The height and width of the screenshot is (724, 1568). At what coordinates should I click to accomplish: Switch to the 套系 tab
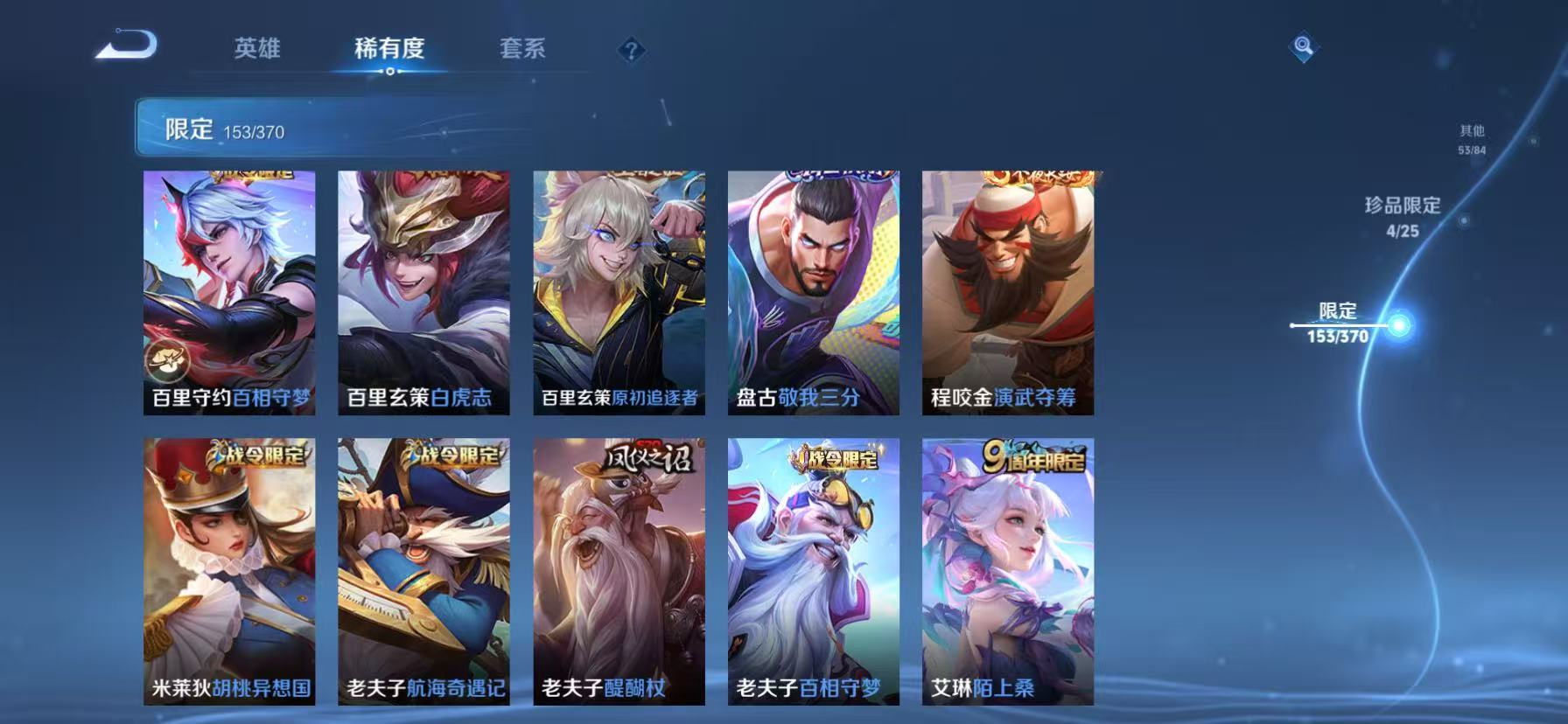click(x=523, y=50)
